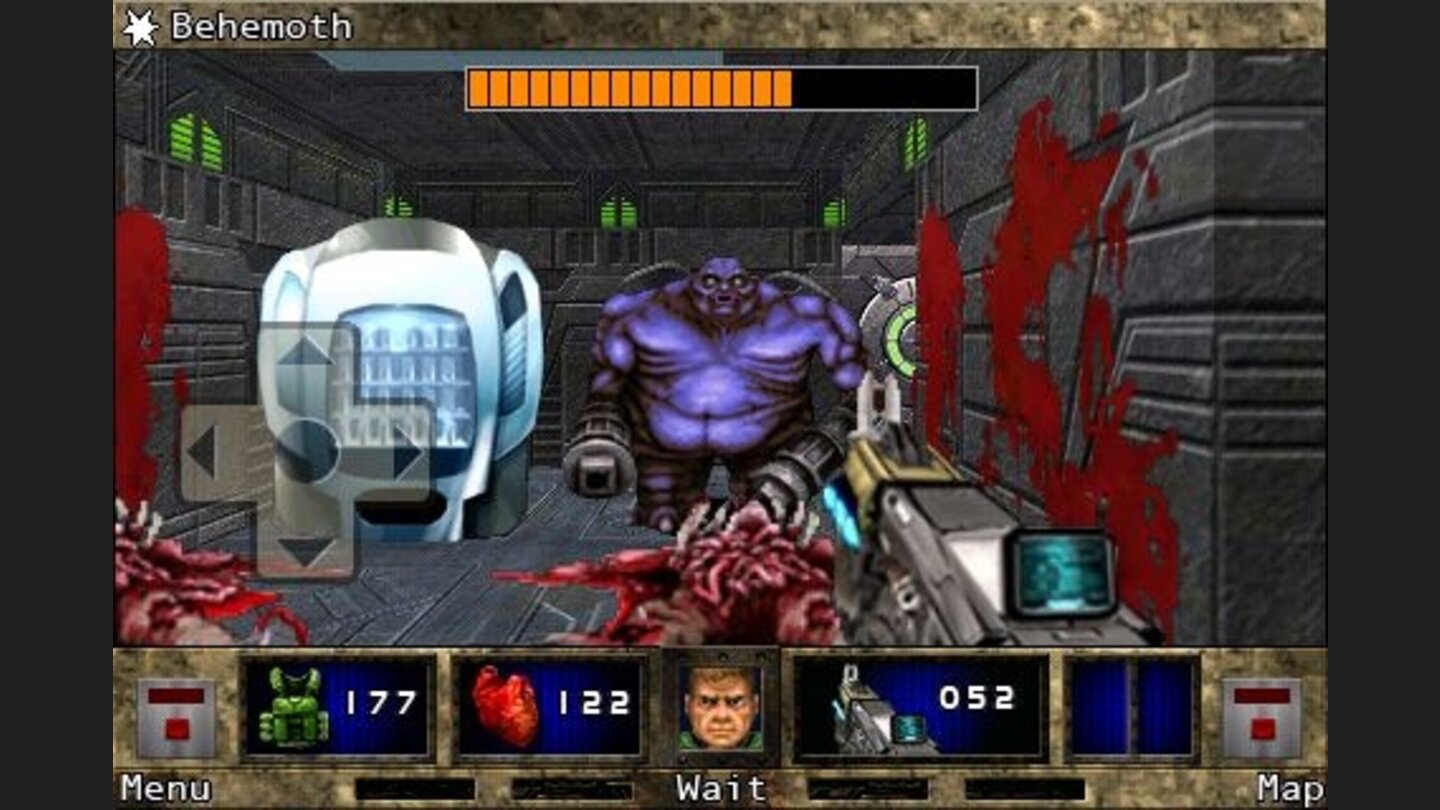
Task: Click the Behemoth's orange health bar
Action: (x=630, y=88)
